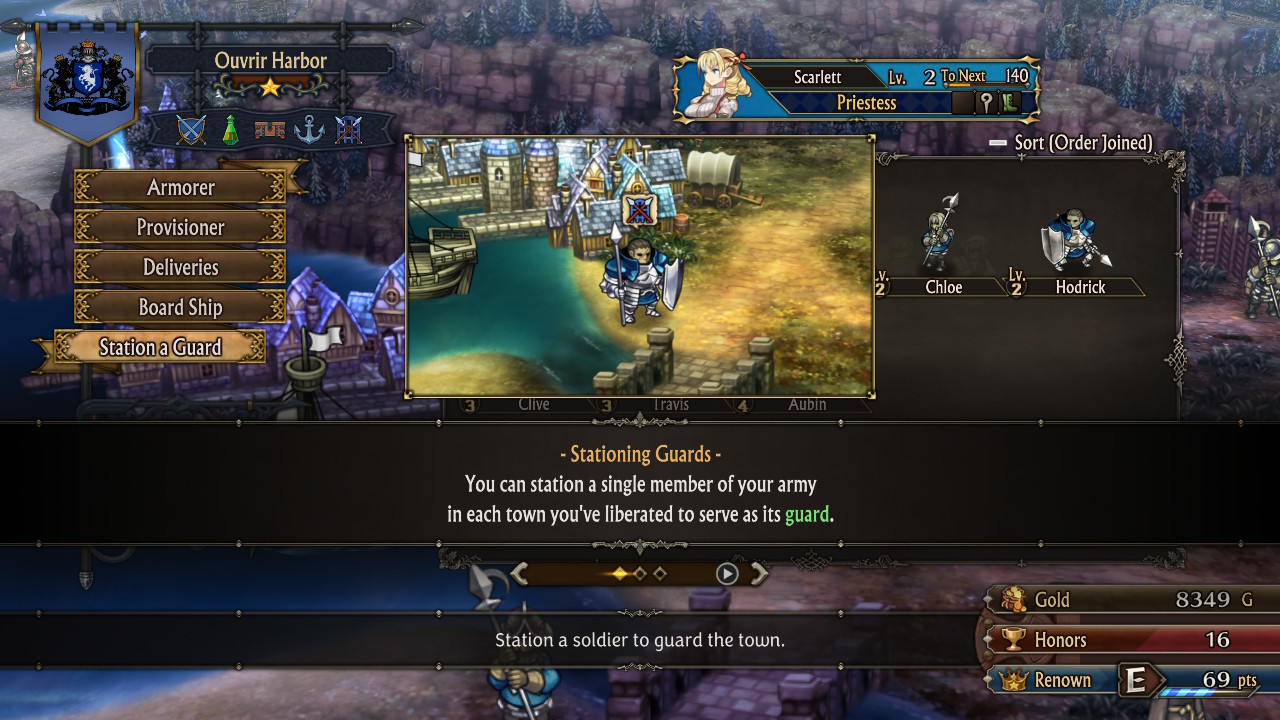Open the Armorer menu entry
This screenshot has width=1280, height=720.
point(180,187)
